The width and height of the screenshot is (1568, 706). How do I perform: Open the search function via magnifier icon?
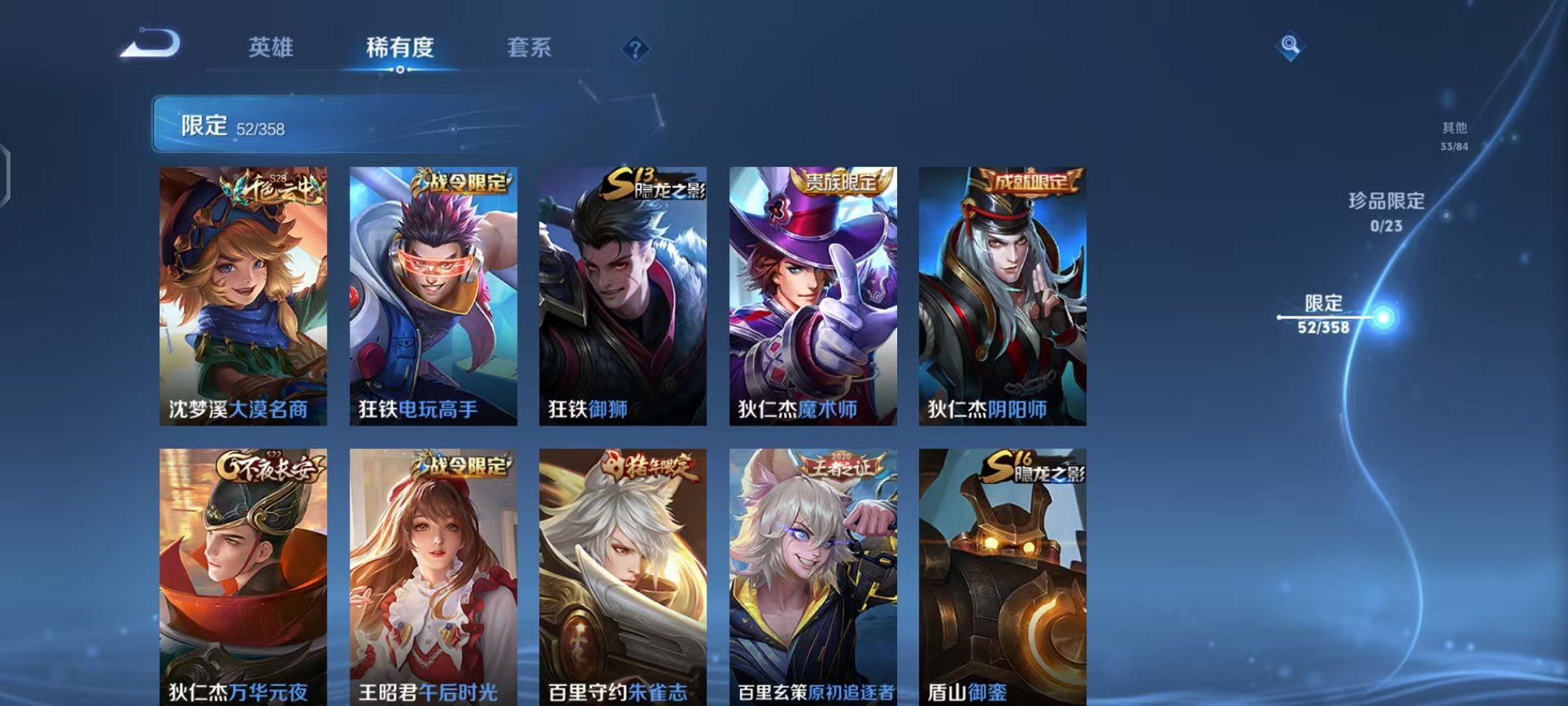1292,43
